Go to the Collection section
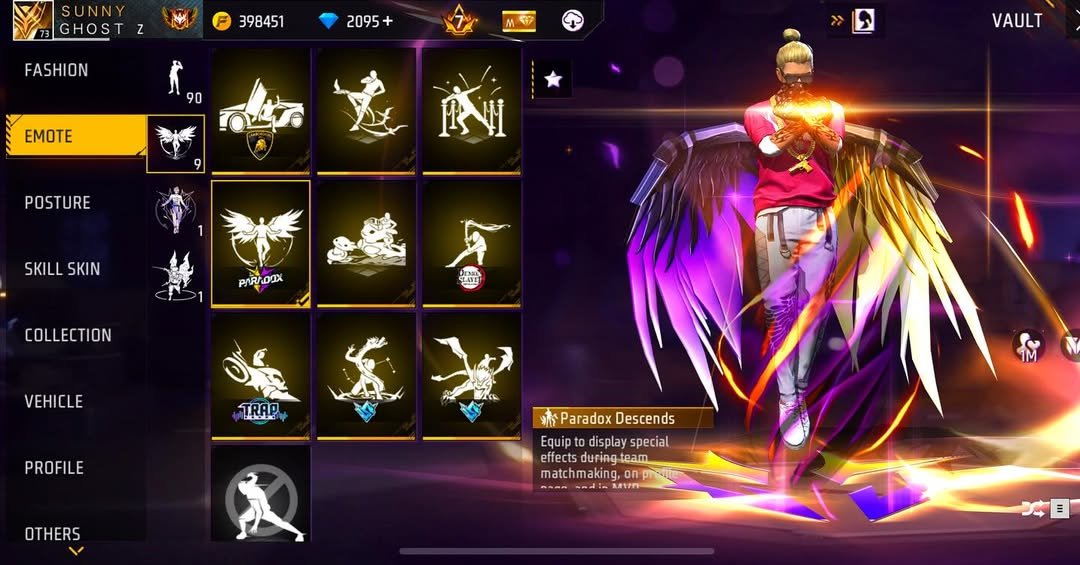Image resolution: width=1080 pixels, height=565 pixels. 68,335
